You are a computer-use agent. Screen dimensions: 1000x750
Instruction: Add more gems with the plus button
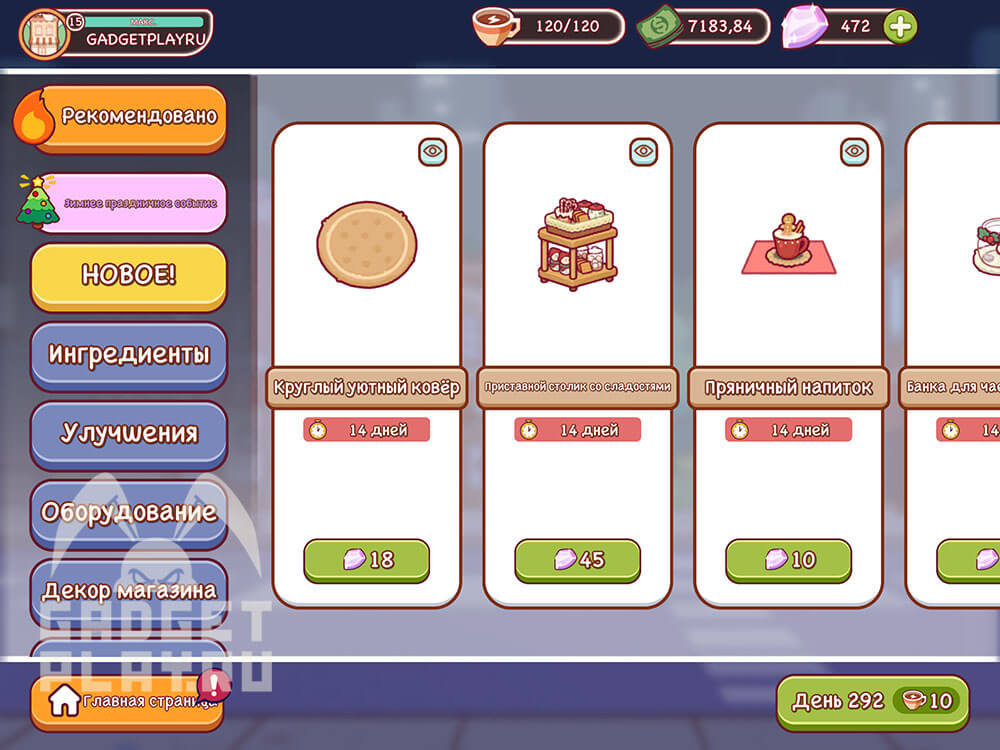click(900, 27)
